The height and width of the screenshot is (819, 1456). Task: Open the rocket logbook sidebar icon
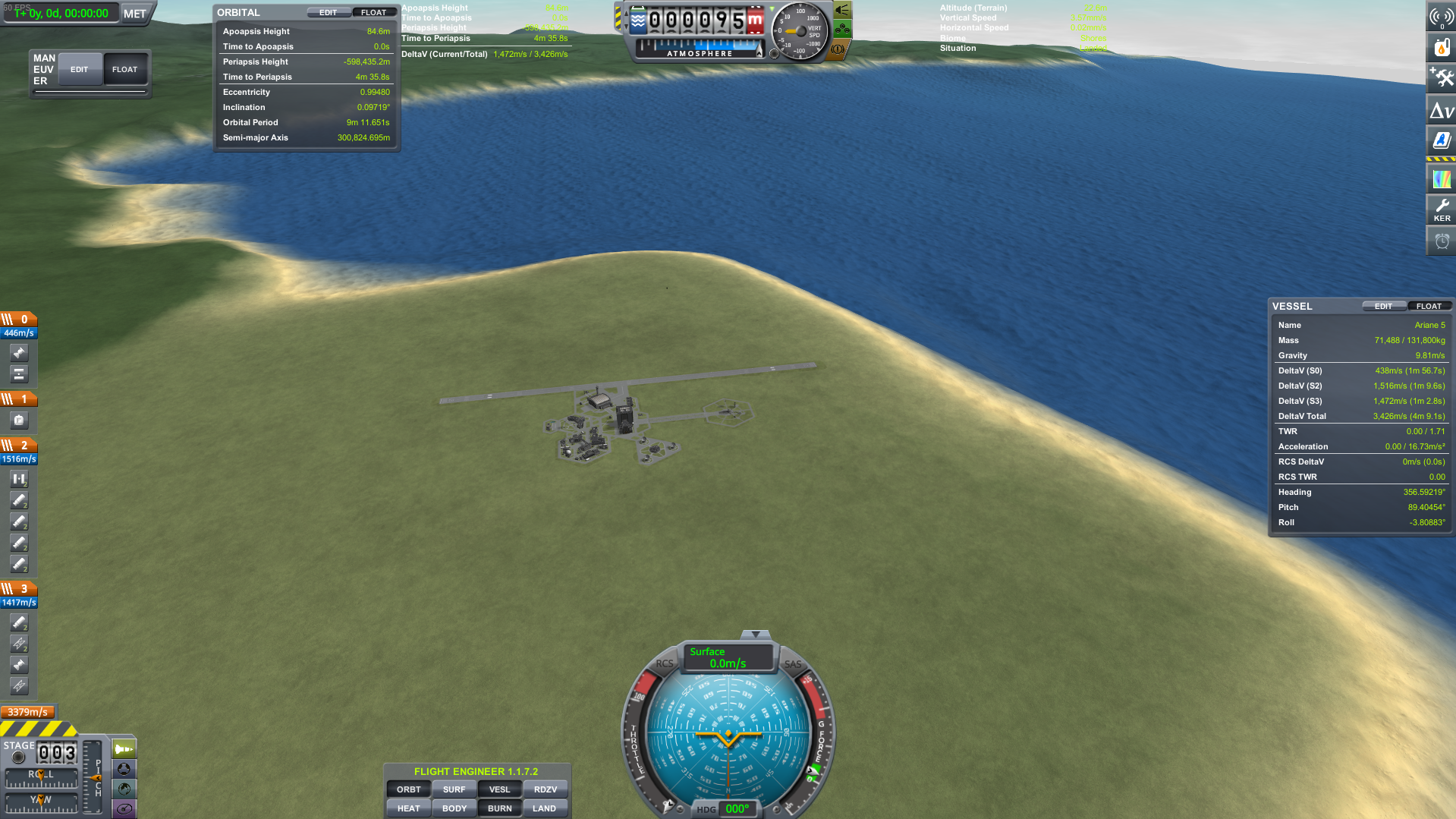[x=1440, y=140]
